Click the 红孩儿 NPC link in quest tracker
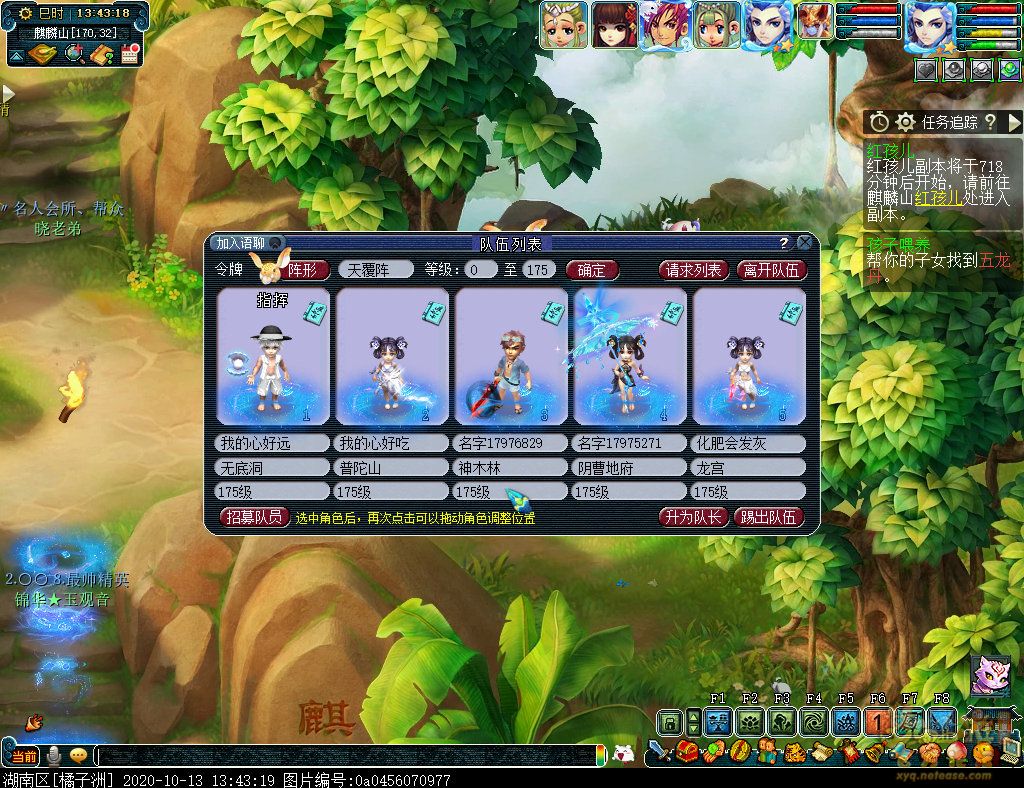Viewport: 1024px width, 788px height. (x=939, y=198)
